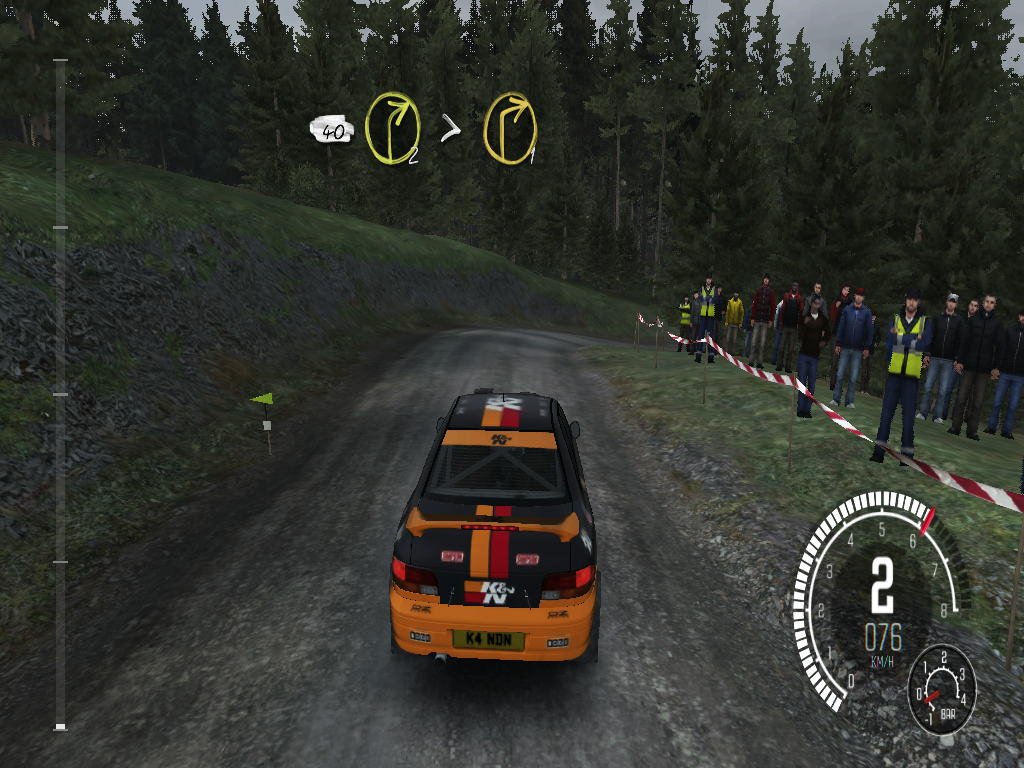Select the right 1 pace note icon
Image resolution: width=1024 pixels, height=768 pixels.
(x=510, y=129)
